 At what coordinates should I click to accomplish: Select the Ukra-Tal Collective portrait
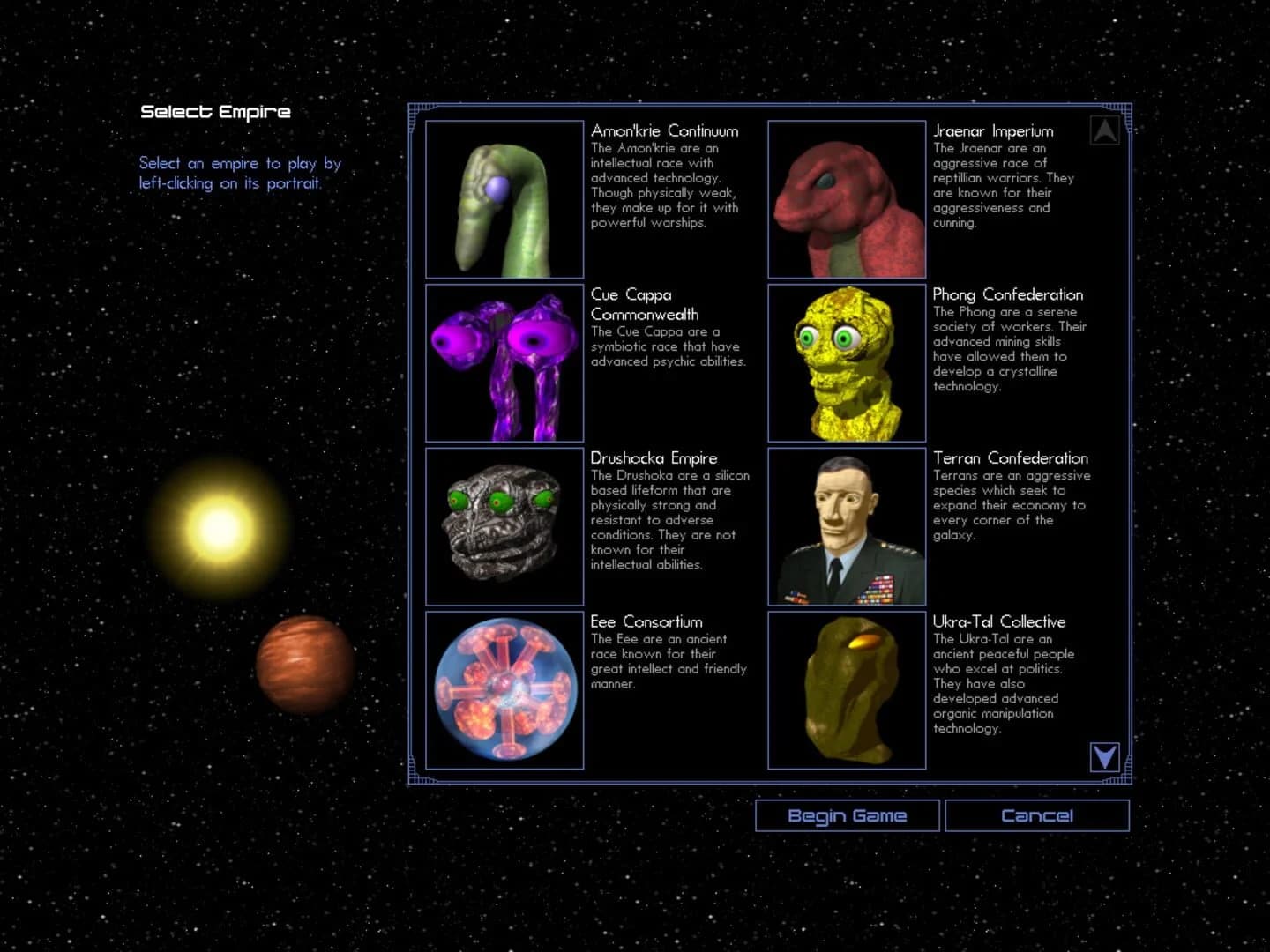[x=846, y=689]
